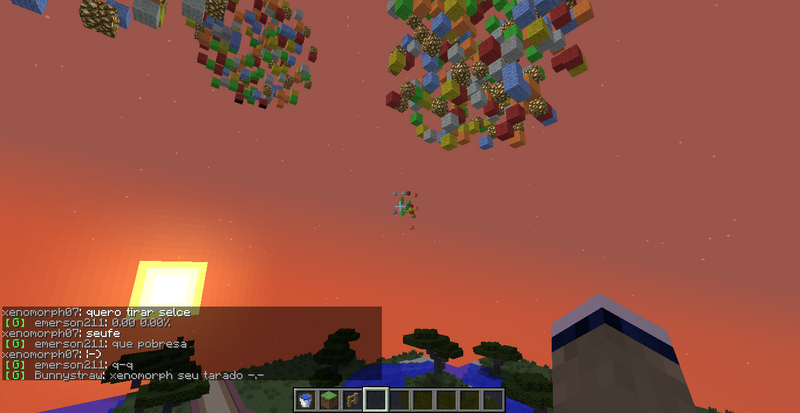800x413 pixels.
Task: Select the grass block hotbar slot
Action: [329, 401]
